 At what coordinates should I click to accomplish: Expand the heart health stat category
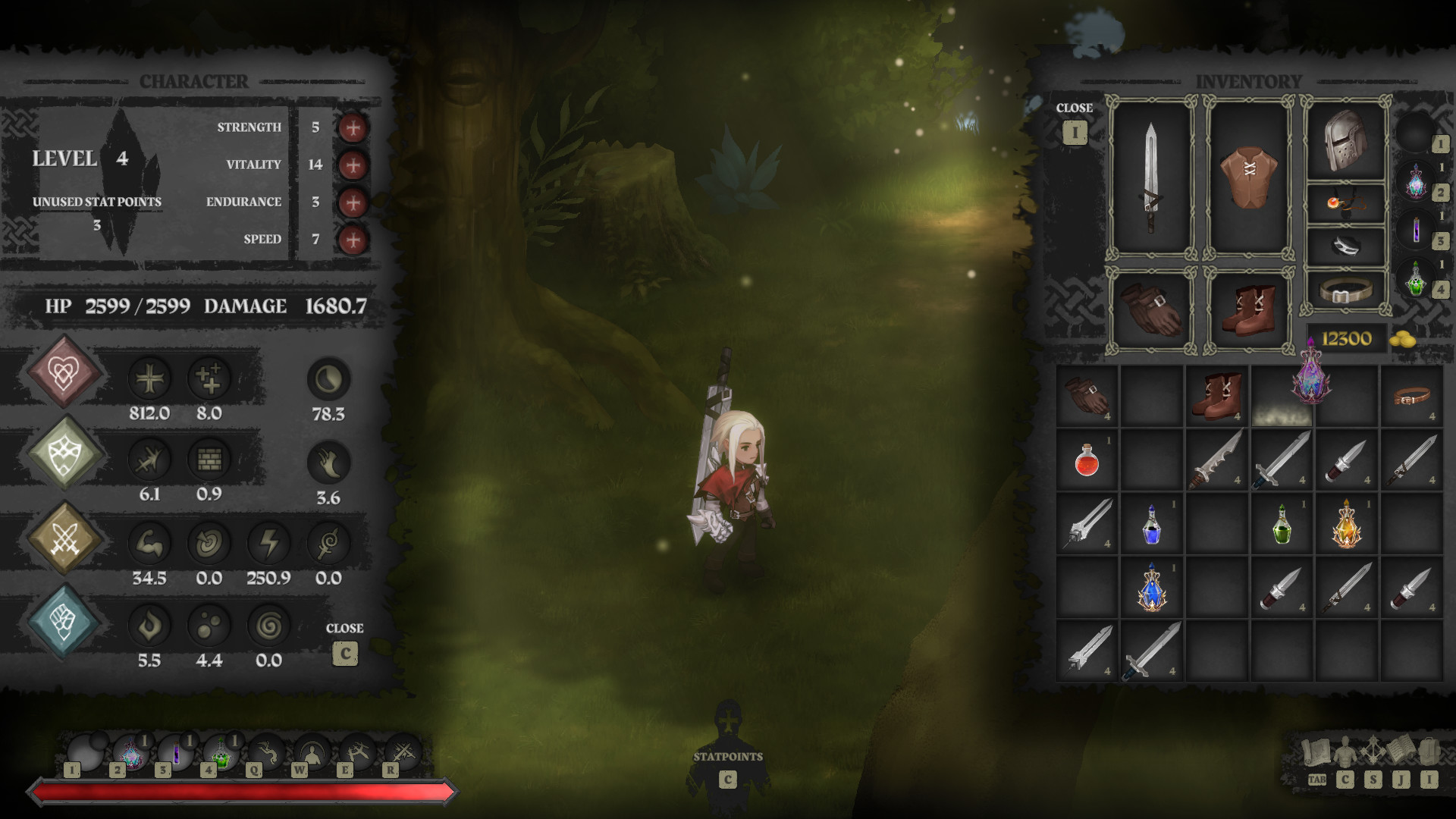(x=64, y=372)
